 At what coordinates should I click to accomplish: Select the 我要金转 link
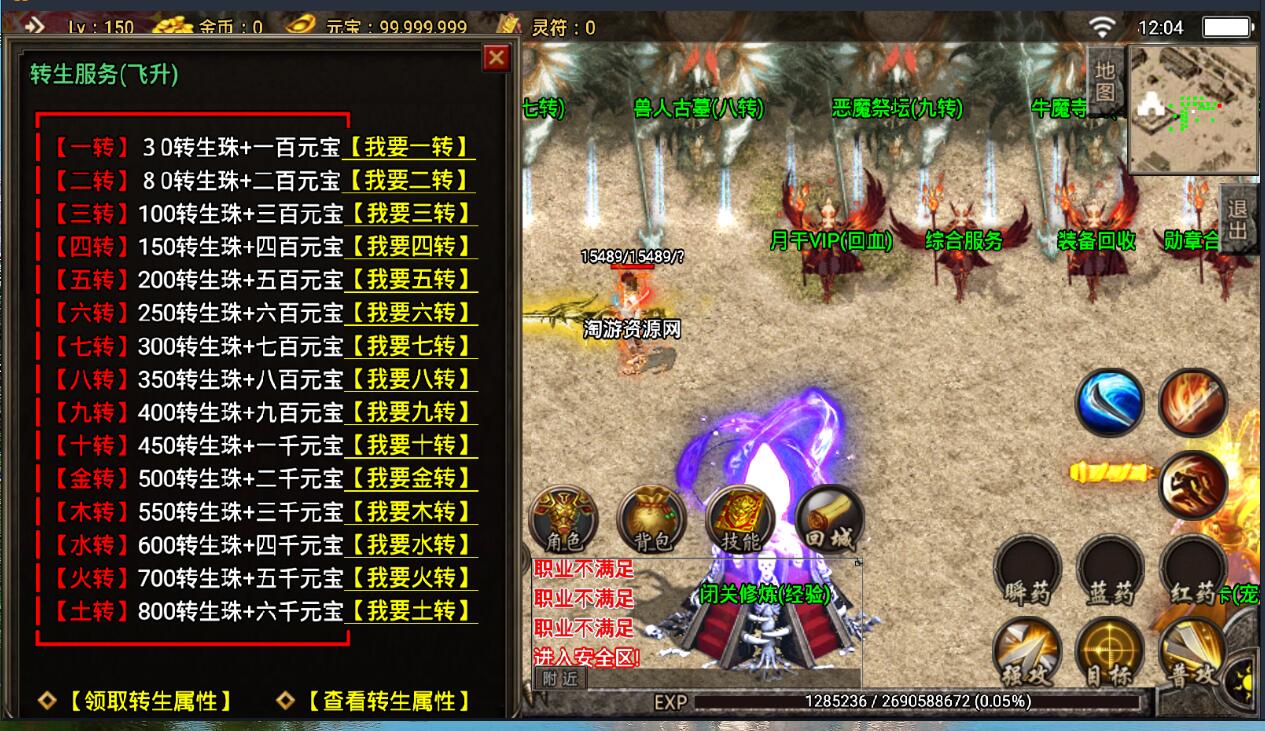pyautogui.click(x=411, y=478)
